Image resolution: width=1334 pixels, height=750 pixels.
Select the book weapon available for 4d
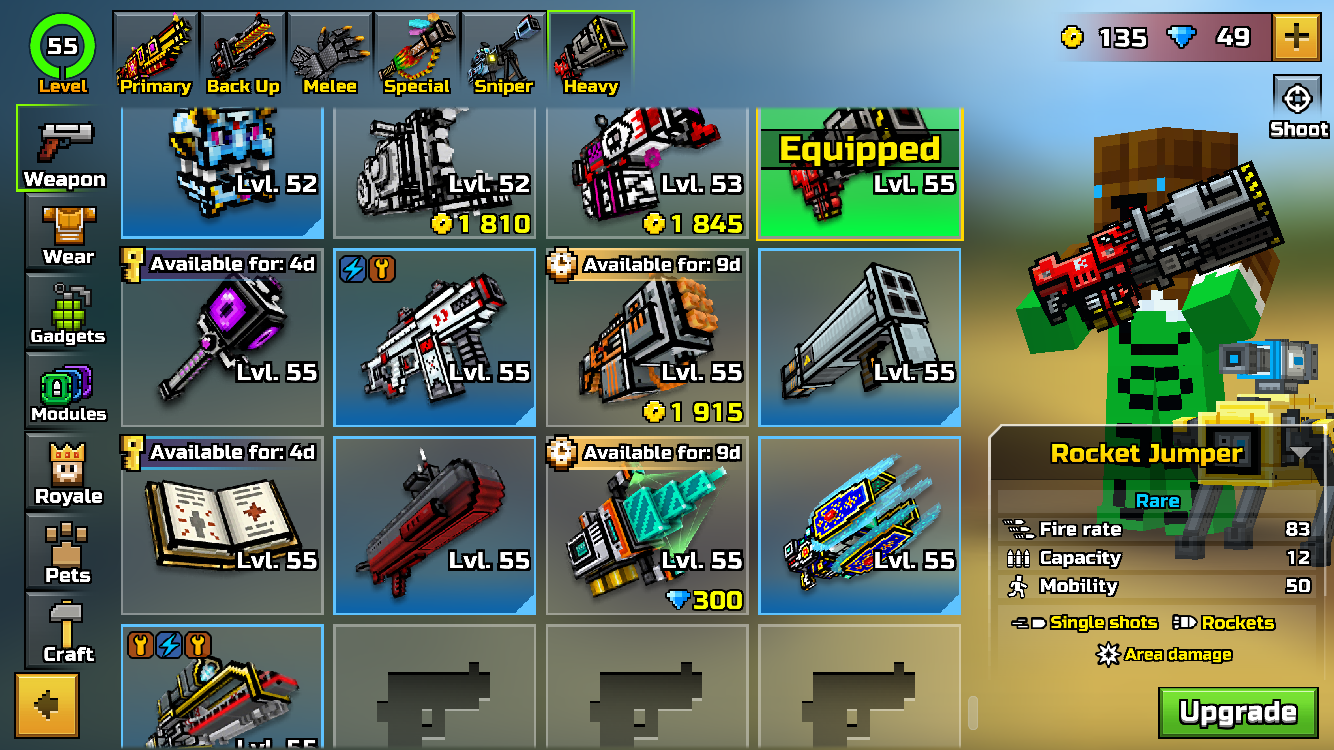pyautogui.click(x=221, y=525)
